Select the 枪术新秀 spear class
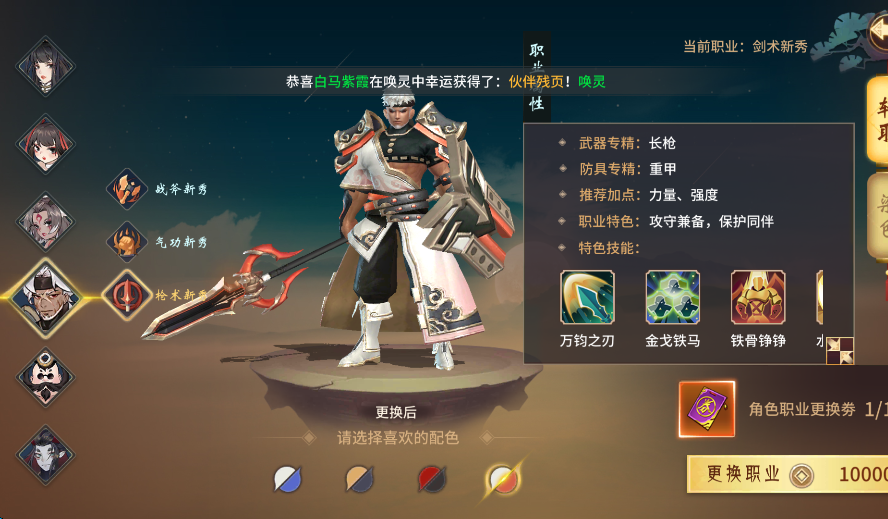The image size is (888, 519). coord(127,295)
